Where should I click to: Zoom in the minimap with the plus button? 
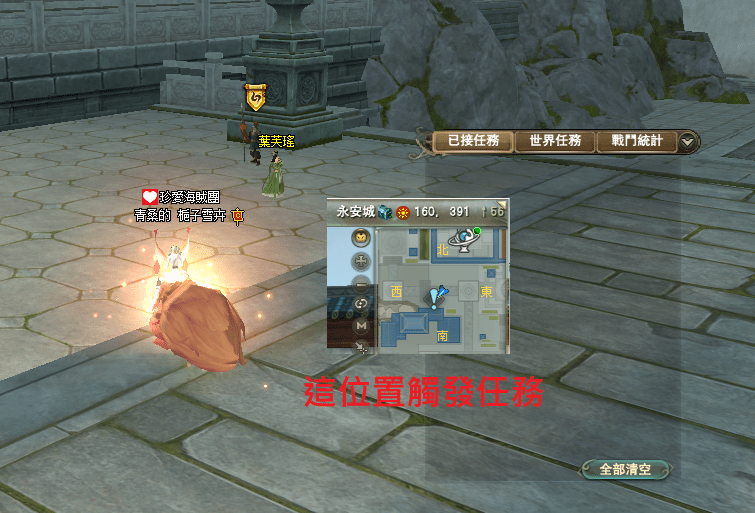[x=362, y=261]
